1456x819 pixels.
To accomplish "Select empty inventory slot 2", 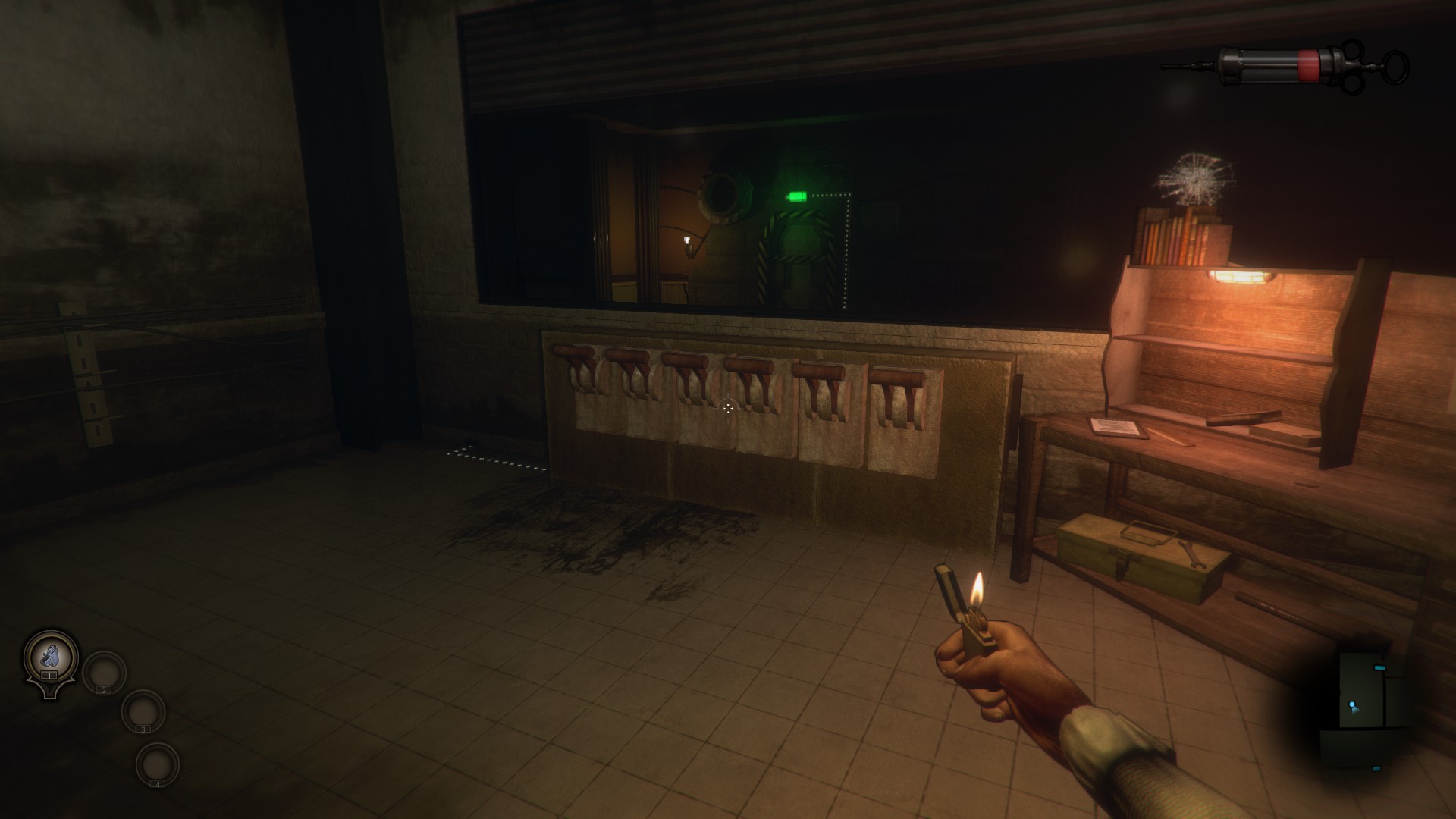I will tap(104, 672).
